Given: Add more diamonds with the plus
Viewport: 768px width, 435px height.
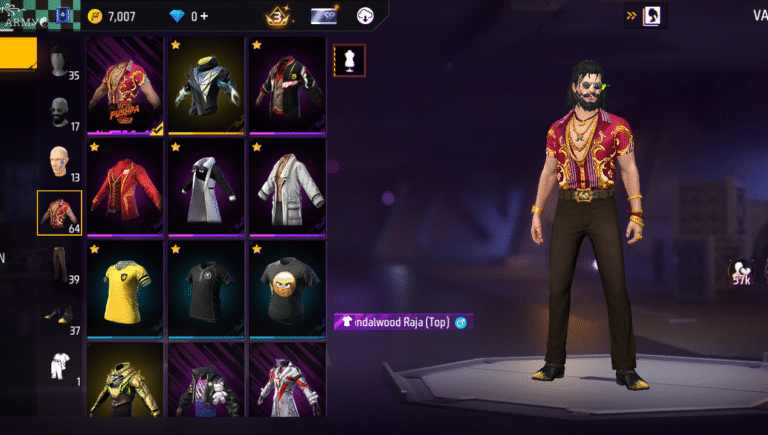Looking at the screenshot, I should pyautogui.click(x=204, y=16).
